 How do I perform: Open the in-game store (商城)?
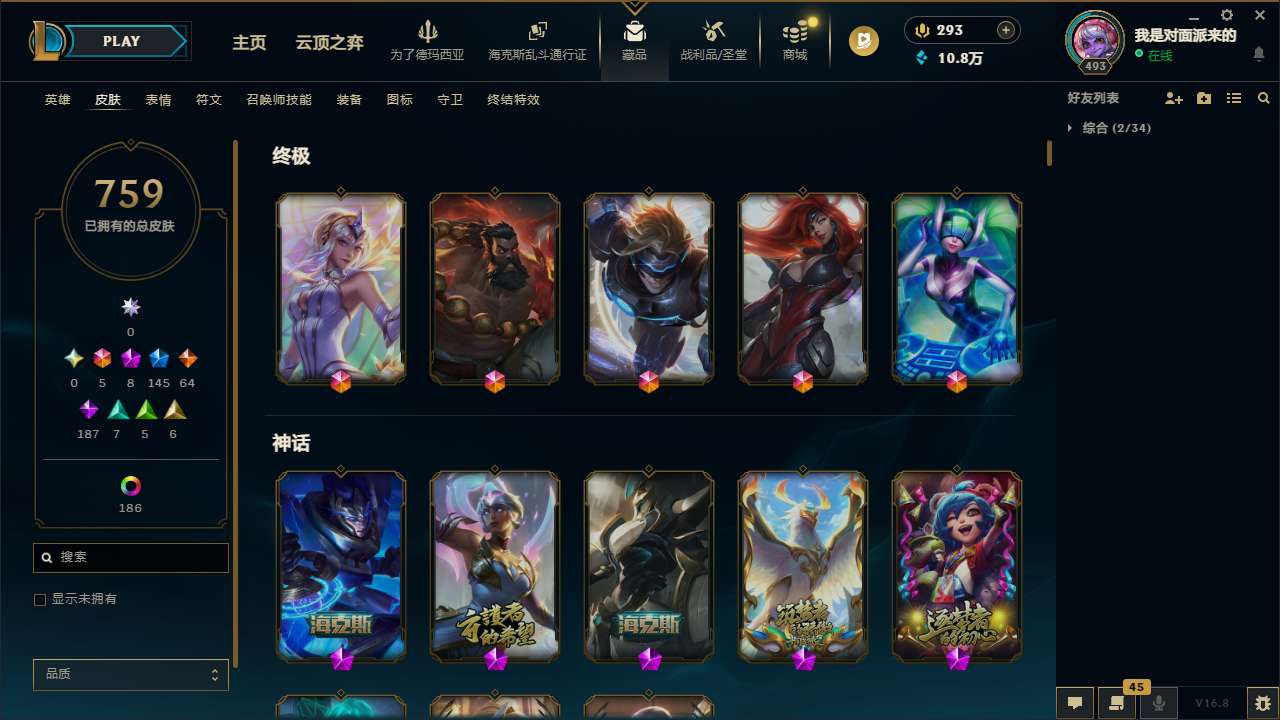795,40
